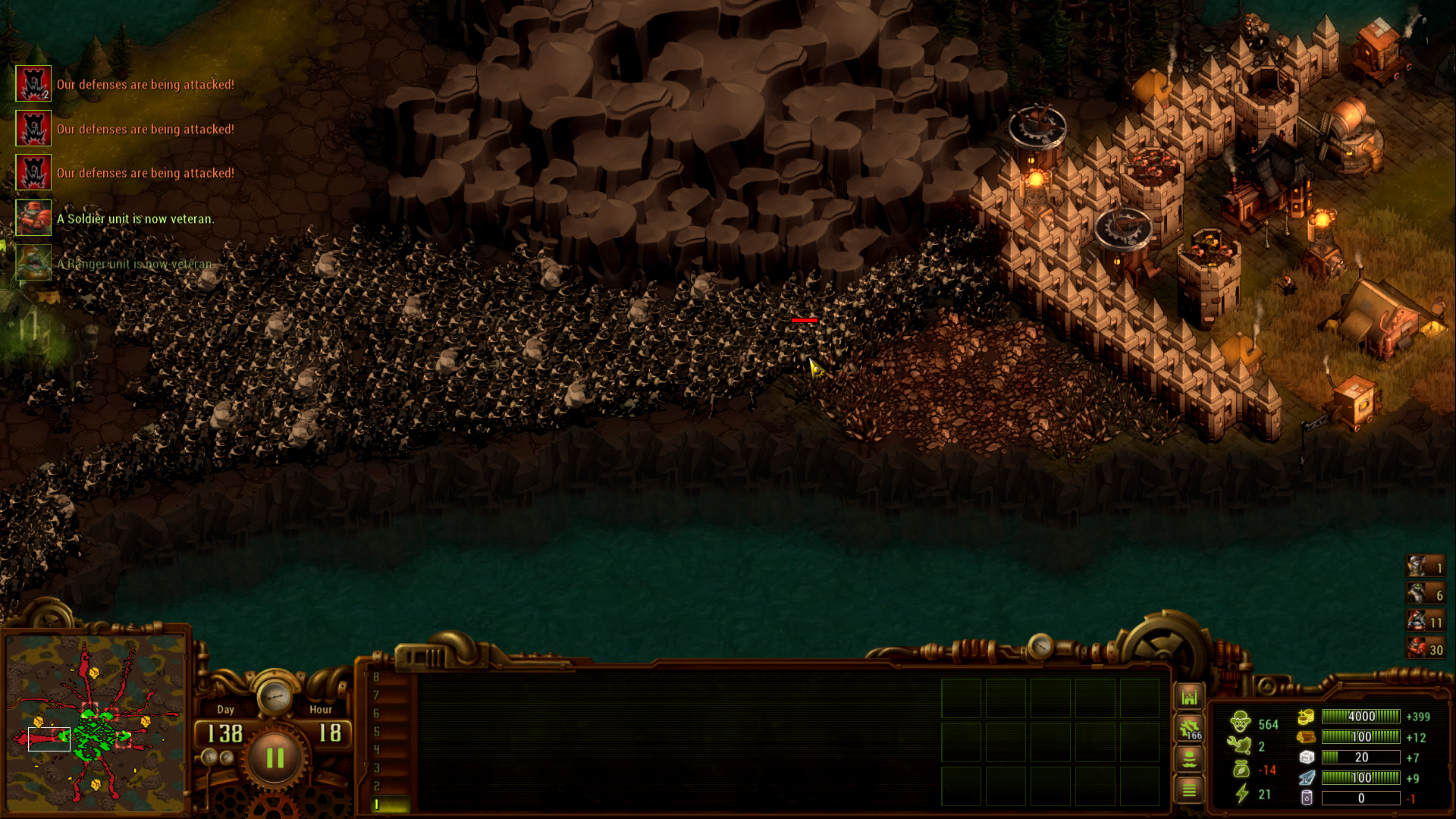Screen dimensions: 1456x819
Task: Select the unit group showing 30
Action: [x=1425, y=649]
